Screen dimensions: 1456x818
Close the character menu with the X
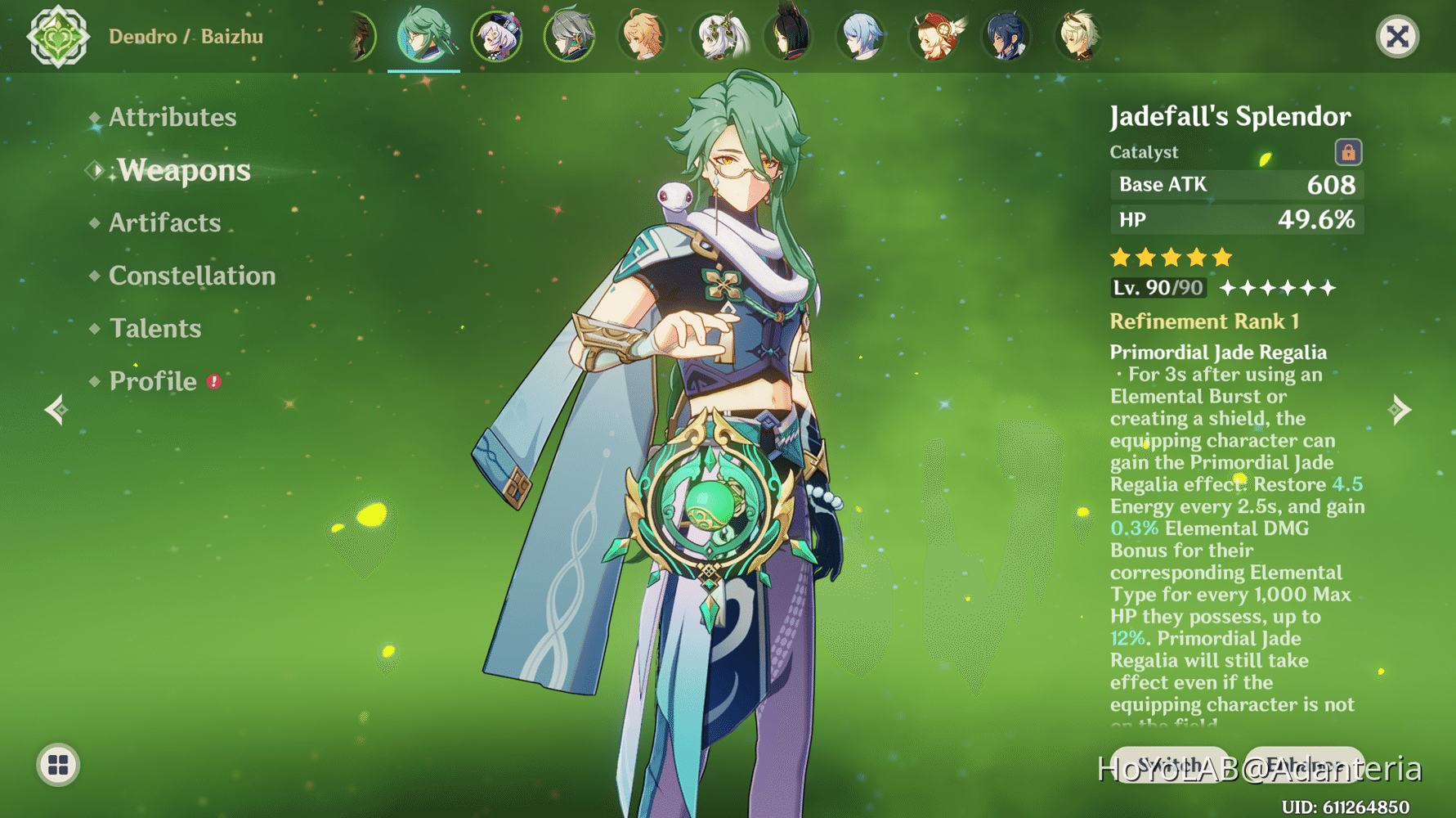[1396, 36]
